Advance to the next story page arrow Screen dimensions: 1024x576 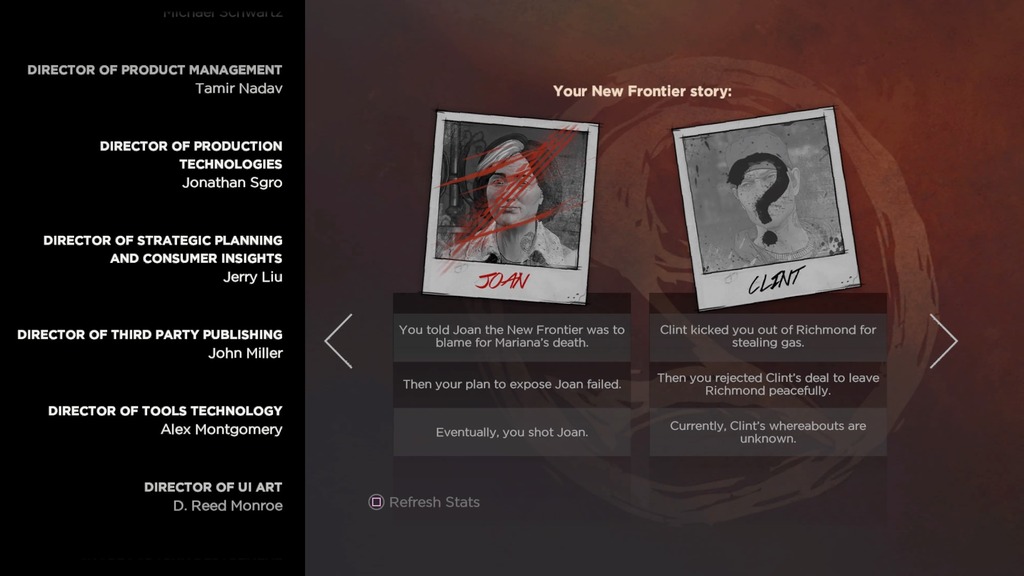[943, 341]
